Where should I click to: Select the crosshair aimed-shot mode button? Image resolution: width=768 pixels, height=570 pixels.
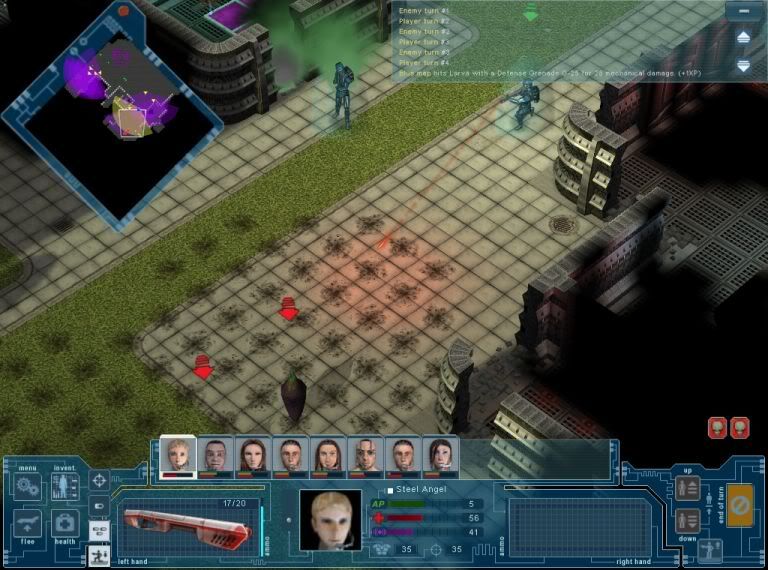pyautogui.click(x=99, y=481)
